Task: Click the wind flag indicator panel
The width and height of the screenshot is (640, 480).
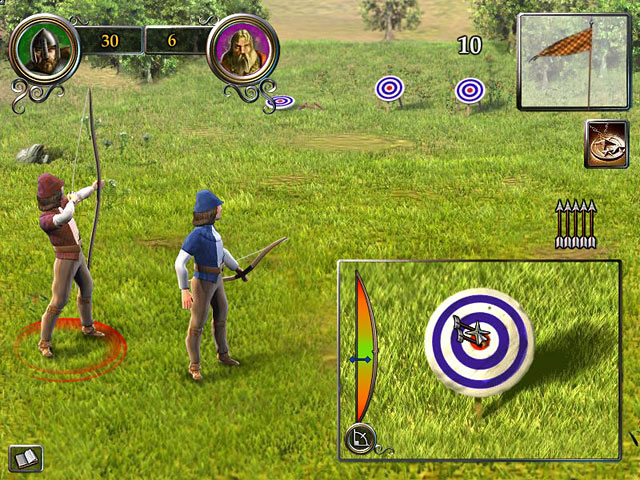Action: coord(573,62)
